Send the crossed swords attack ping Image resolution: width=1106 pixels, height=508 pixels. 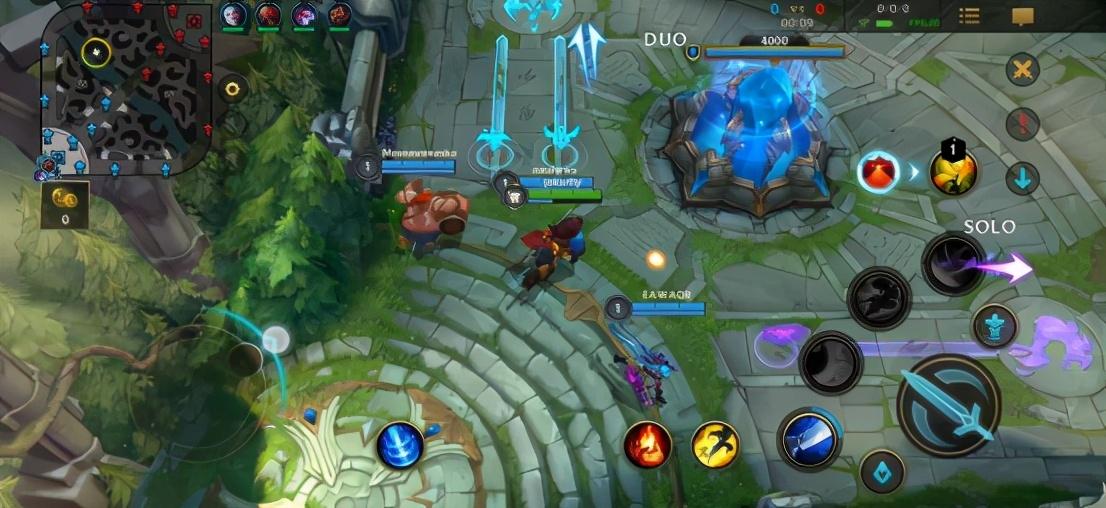tap(1022, 69)
